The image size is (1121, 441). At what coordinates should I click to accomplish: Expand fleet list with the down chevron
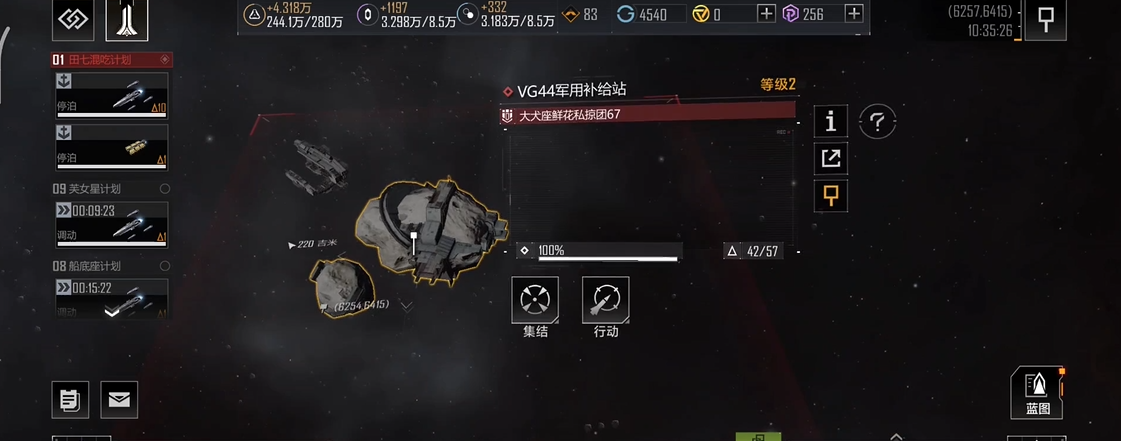[112, 312]
